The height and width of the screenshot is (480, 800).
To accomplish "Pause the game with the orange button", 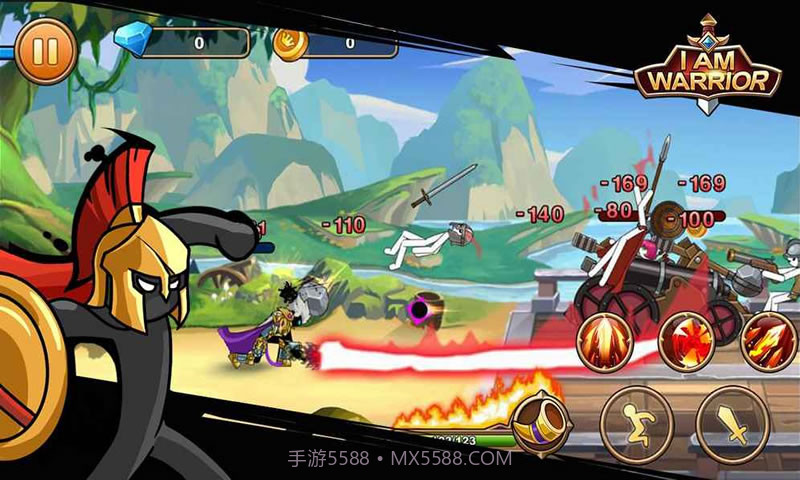I will tap(44, 51).
